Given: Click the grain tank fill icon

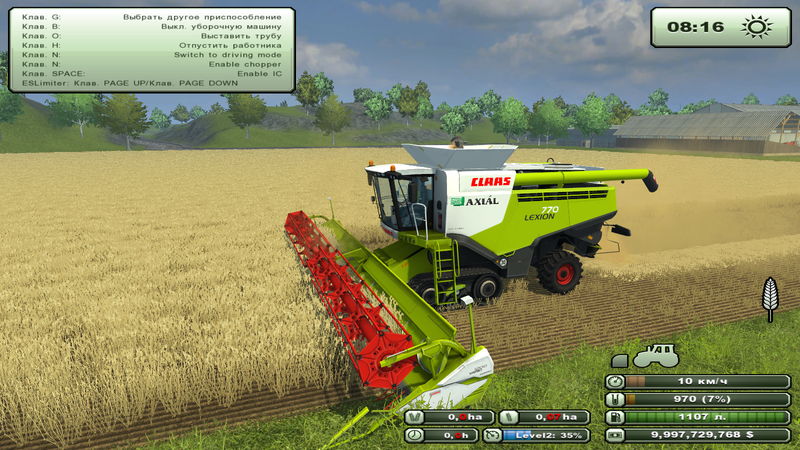Looking at the screenshot, I should coord(616,399).
